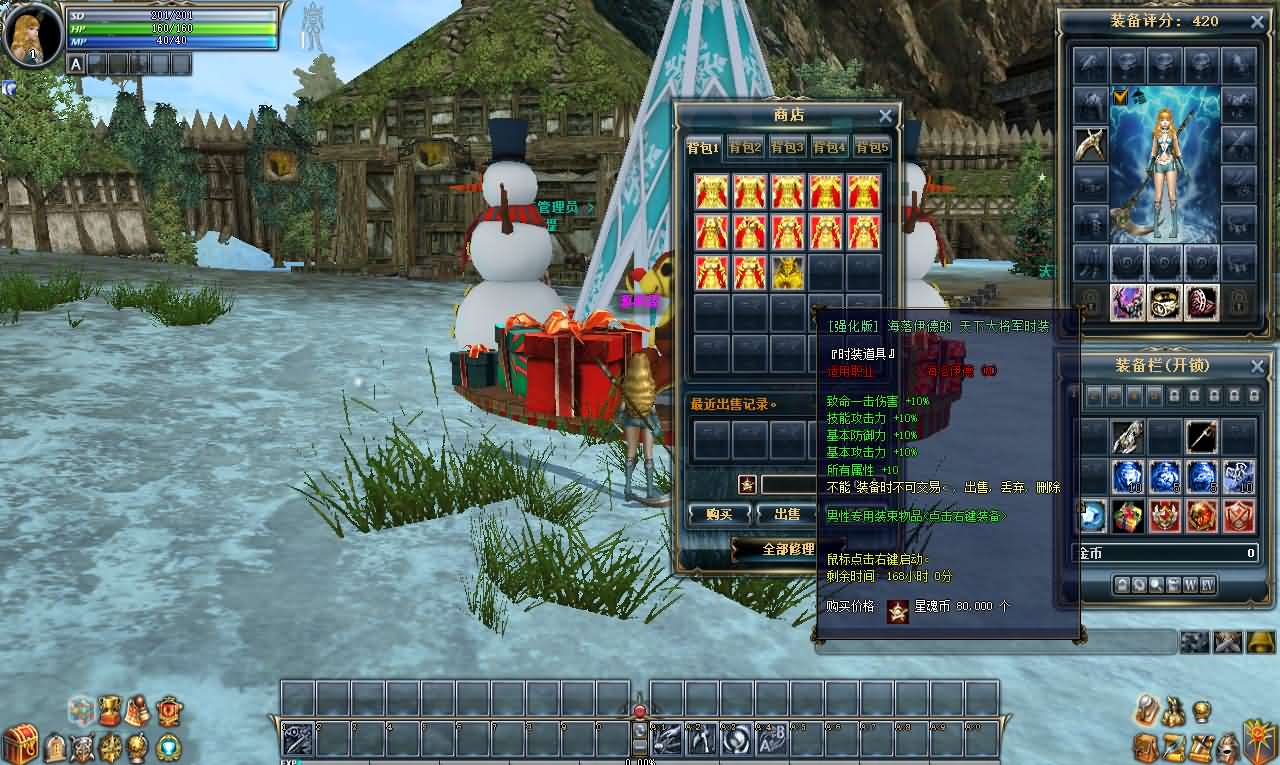
Task: Click the 出售 sell button
Action: tap(786, 514)
